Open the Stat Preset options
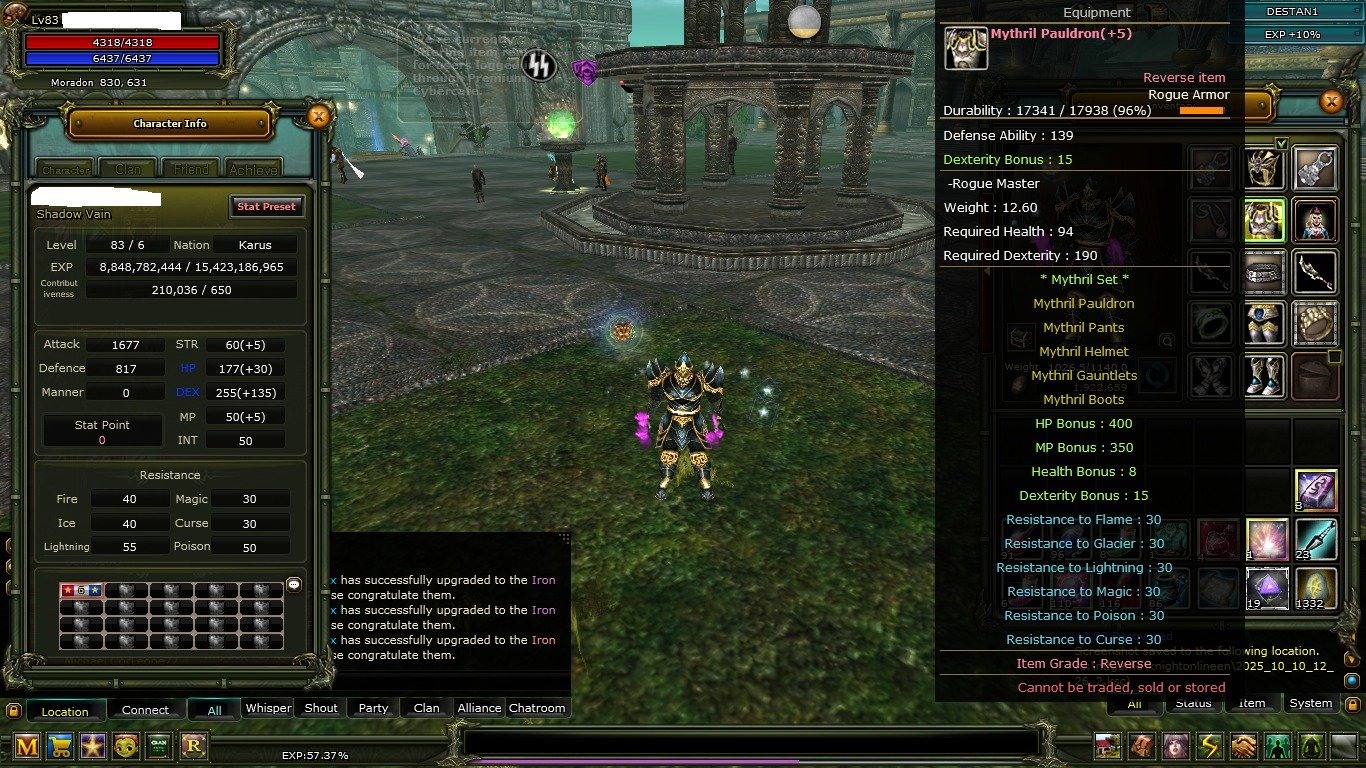Viewport: 1366px width, 768px height. pyautogui.click(x=266, y=206)
